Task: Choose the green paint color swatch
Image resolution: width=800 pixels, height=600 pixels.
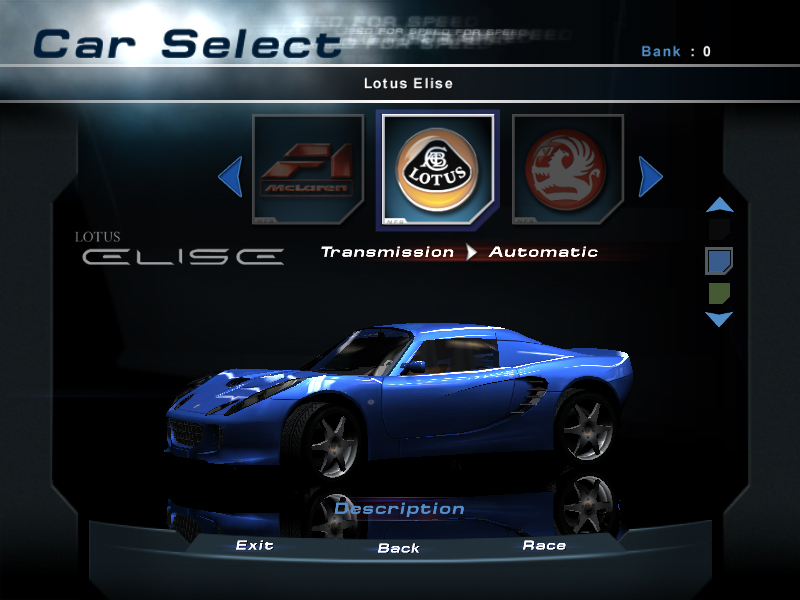Action: [x=719, y=293]
